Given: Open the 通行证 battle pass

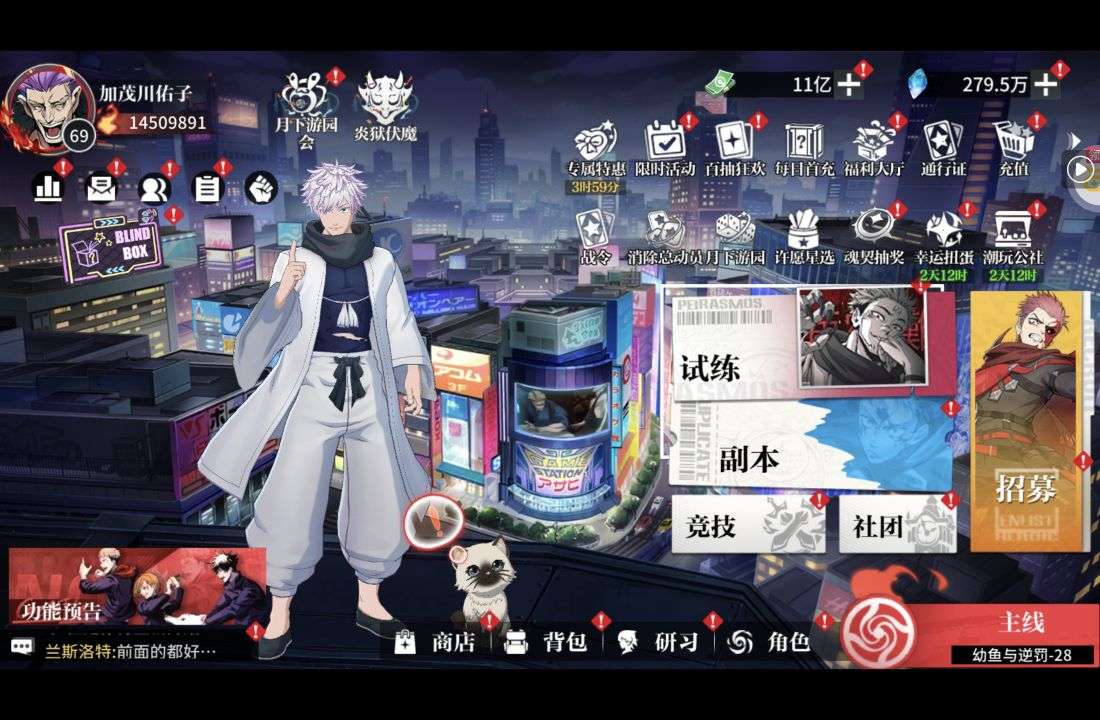Looking at the screenshot, I should coord(943,150).
